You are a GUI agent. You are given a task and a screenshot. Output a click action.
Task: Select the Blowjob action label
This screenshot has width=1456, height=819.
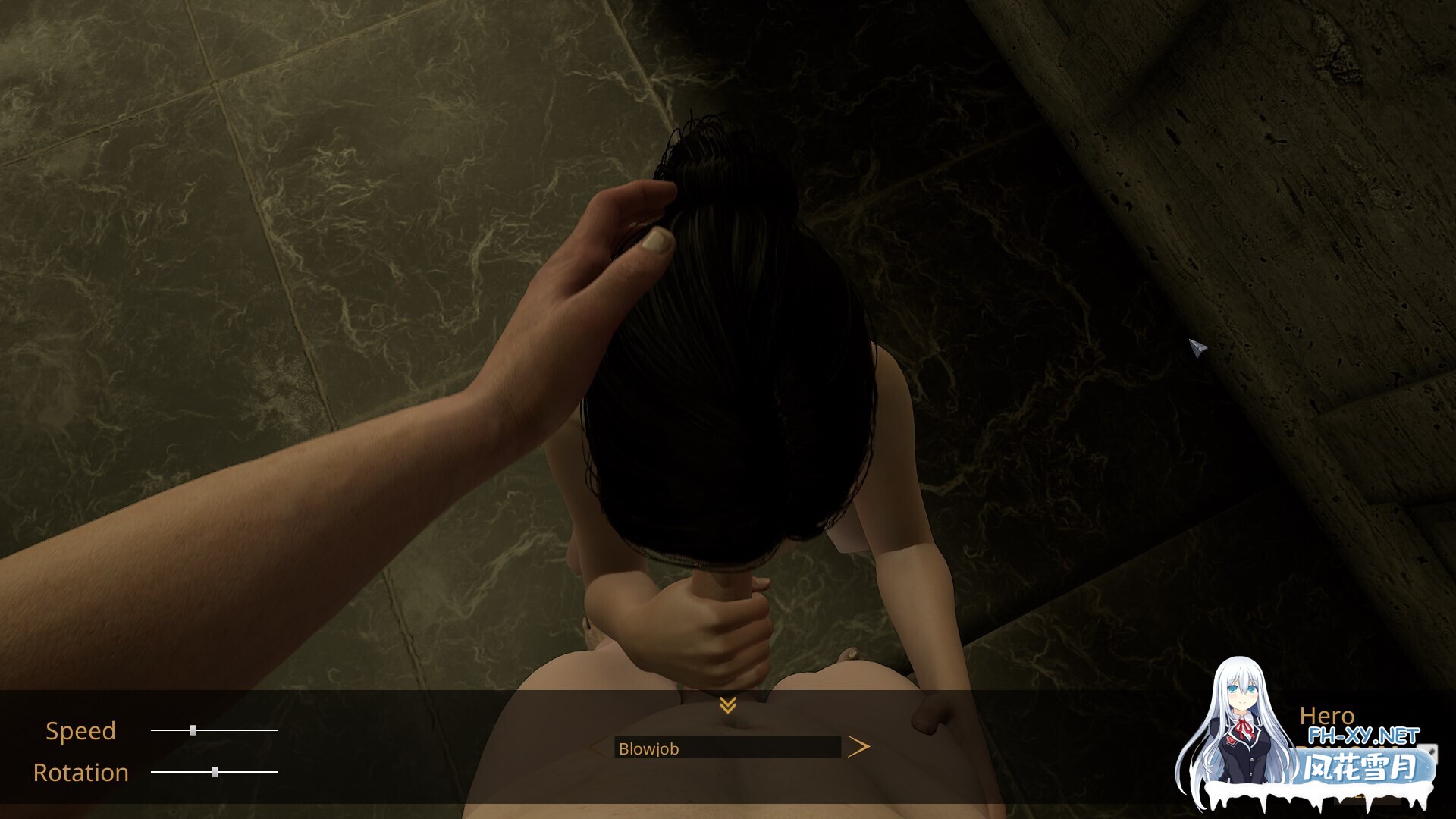(649, 749)
